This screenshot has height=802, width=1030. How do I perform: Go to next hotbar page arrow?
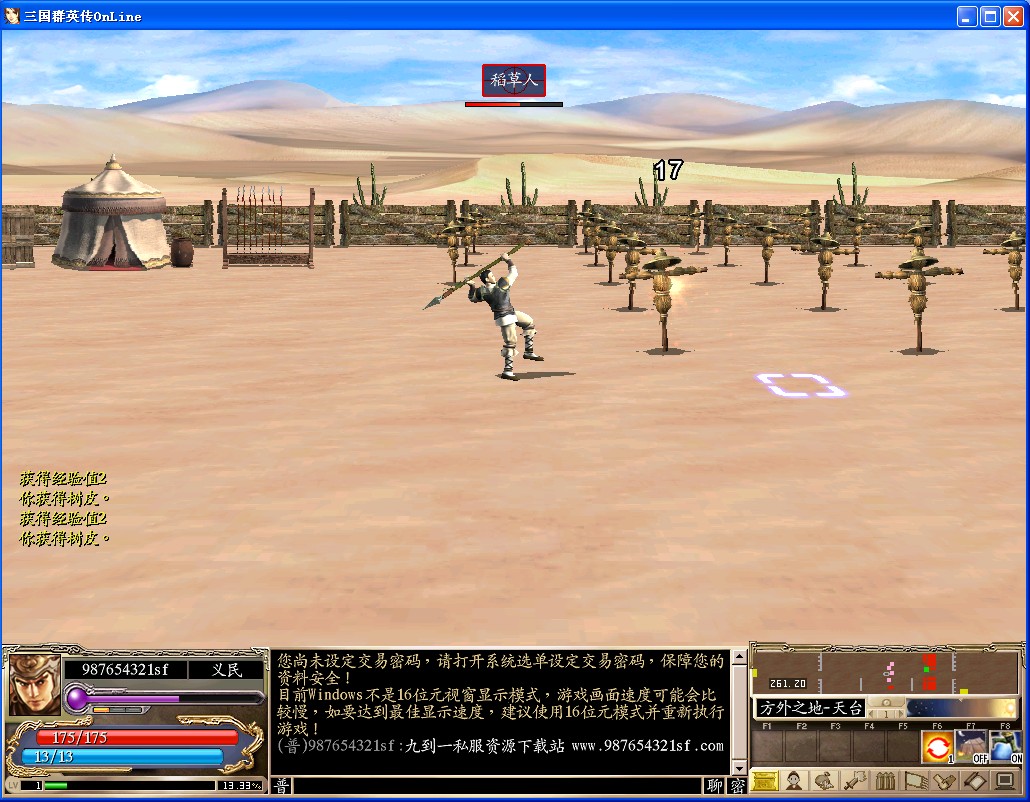click(900, 714)
